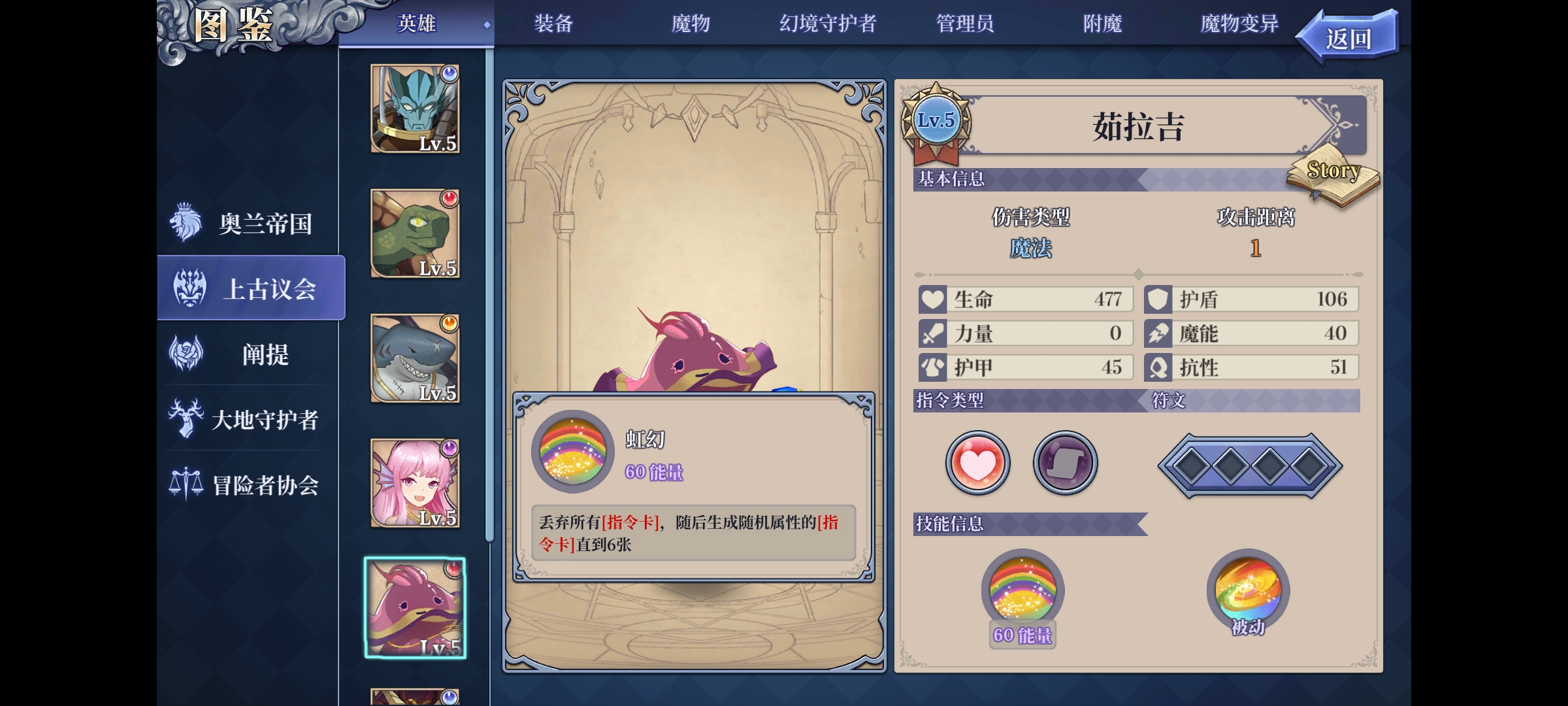This screenshot has height=706, width=1568.
Task: Select the blue horned demon hero portrait
Action: tap(415, 109)
